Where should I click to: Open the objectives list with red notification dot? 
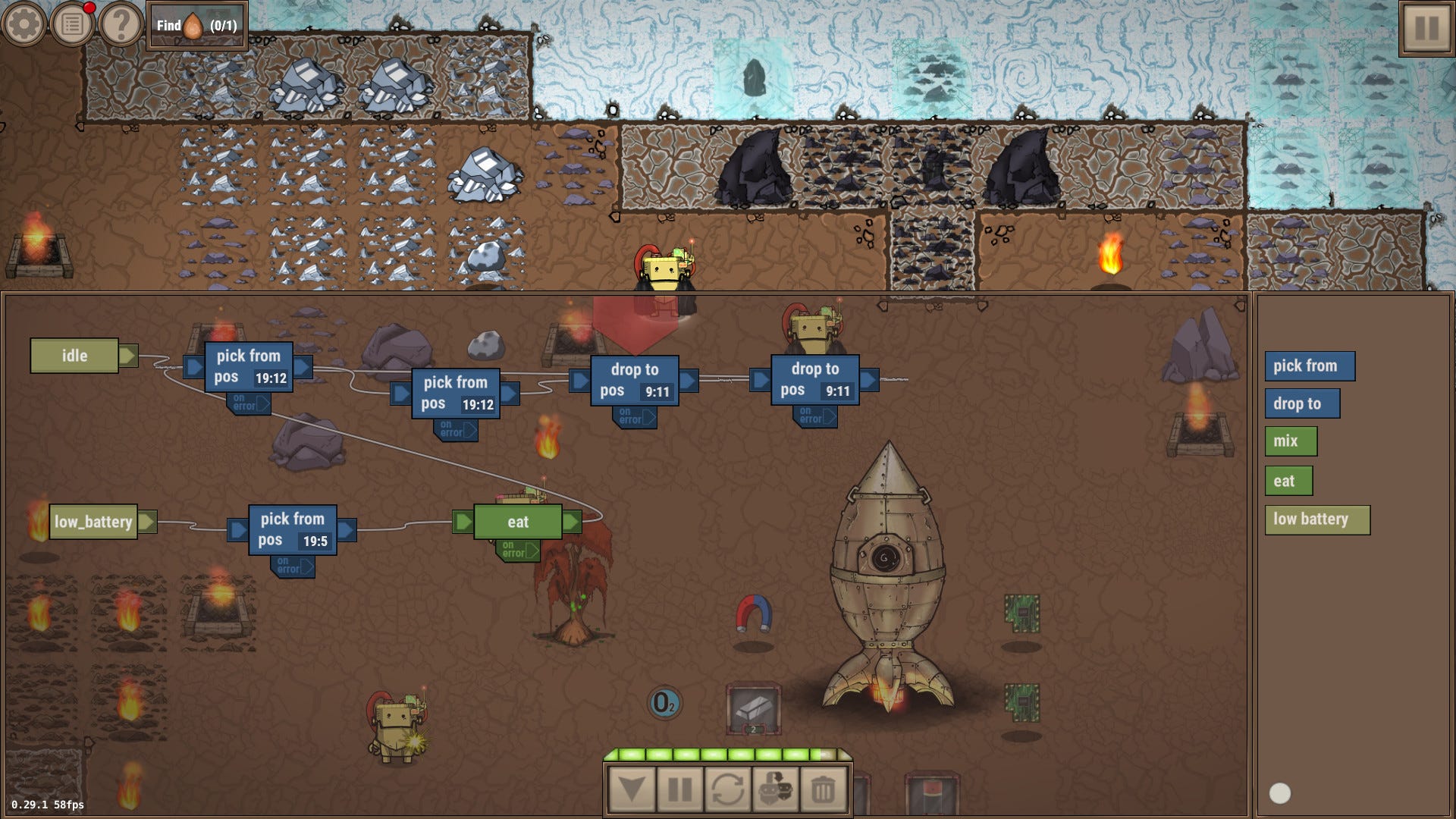pos(72,23)
